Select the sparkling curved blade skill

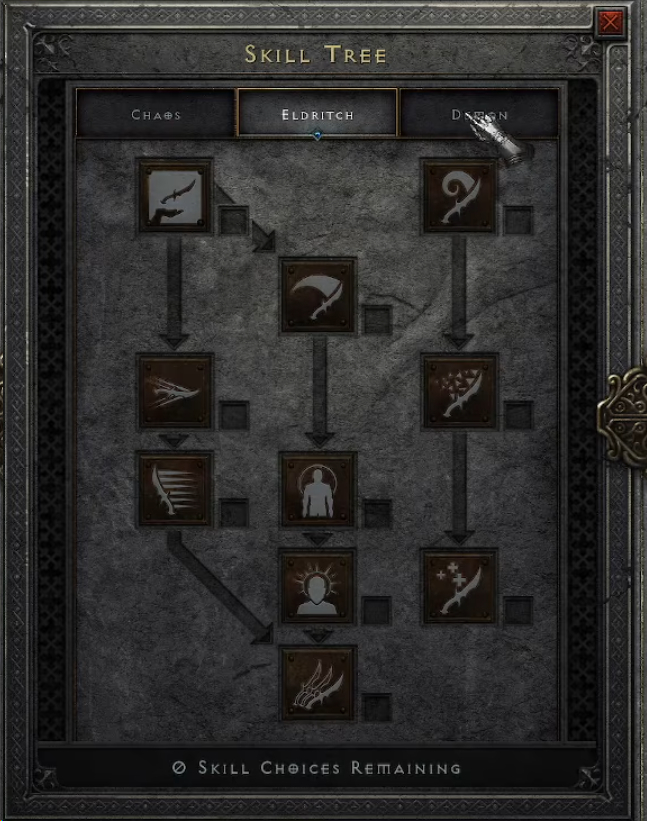tap(459, 585)
